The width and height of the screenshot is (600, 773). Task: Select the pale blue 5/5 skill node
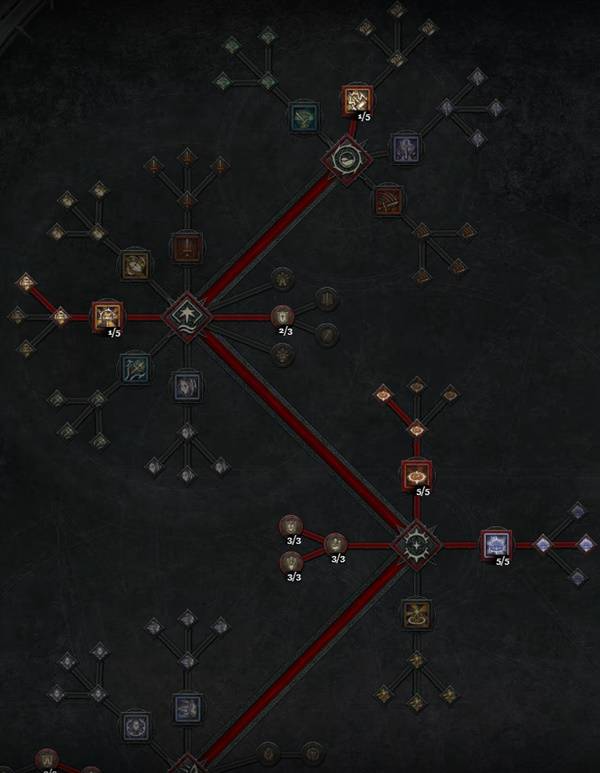pos(496,545)
